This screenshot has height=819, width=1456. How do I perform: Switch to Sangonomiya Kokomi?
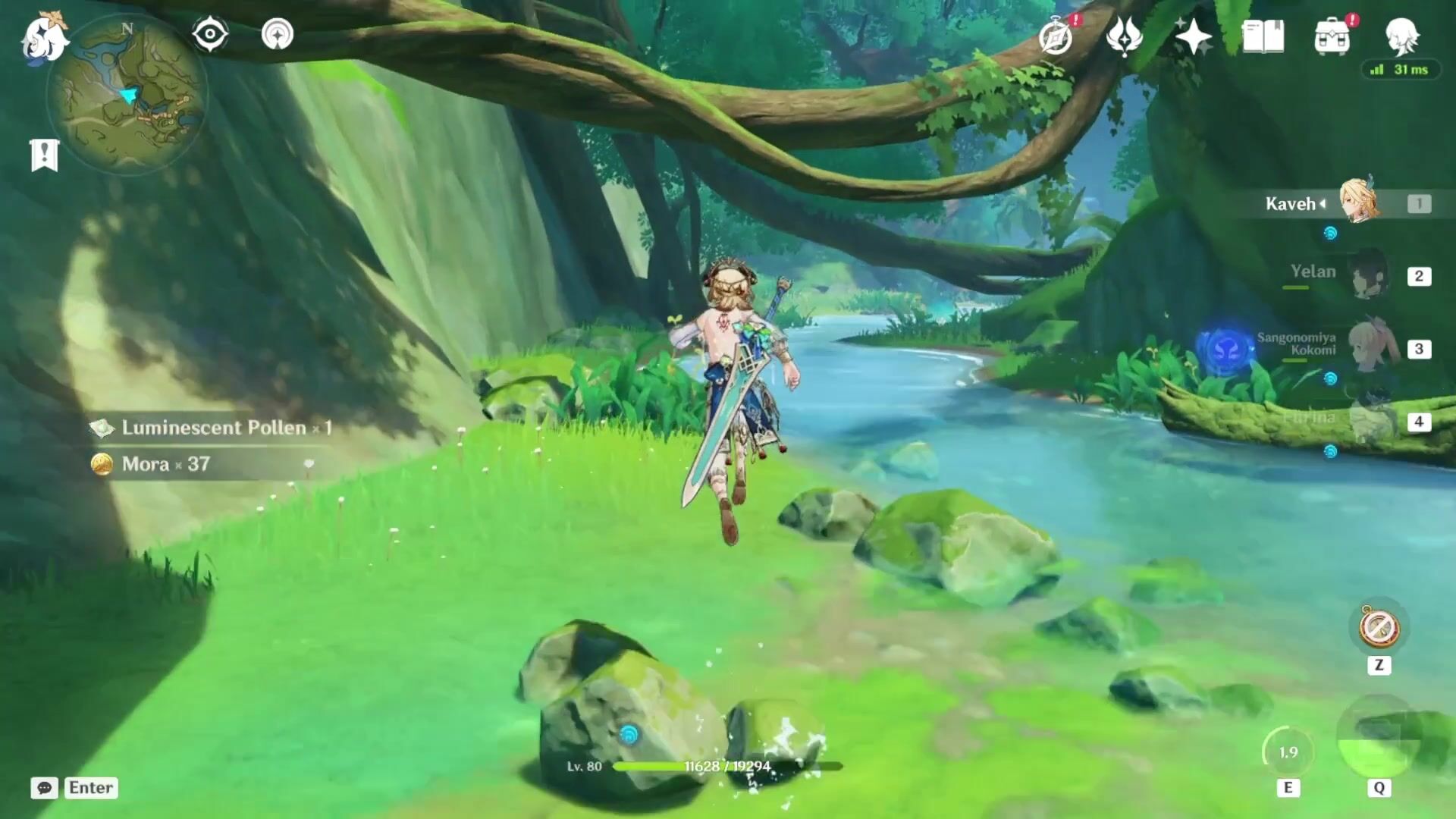pos(1370,347)
